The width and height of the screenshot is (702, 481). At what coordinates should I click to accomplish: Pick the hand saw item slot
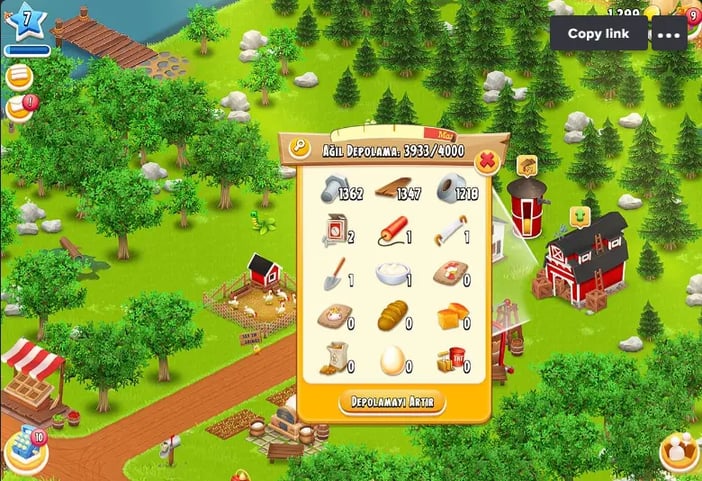point(452,231)
